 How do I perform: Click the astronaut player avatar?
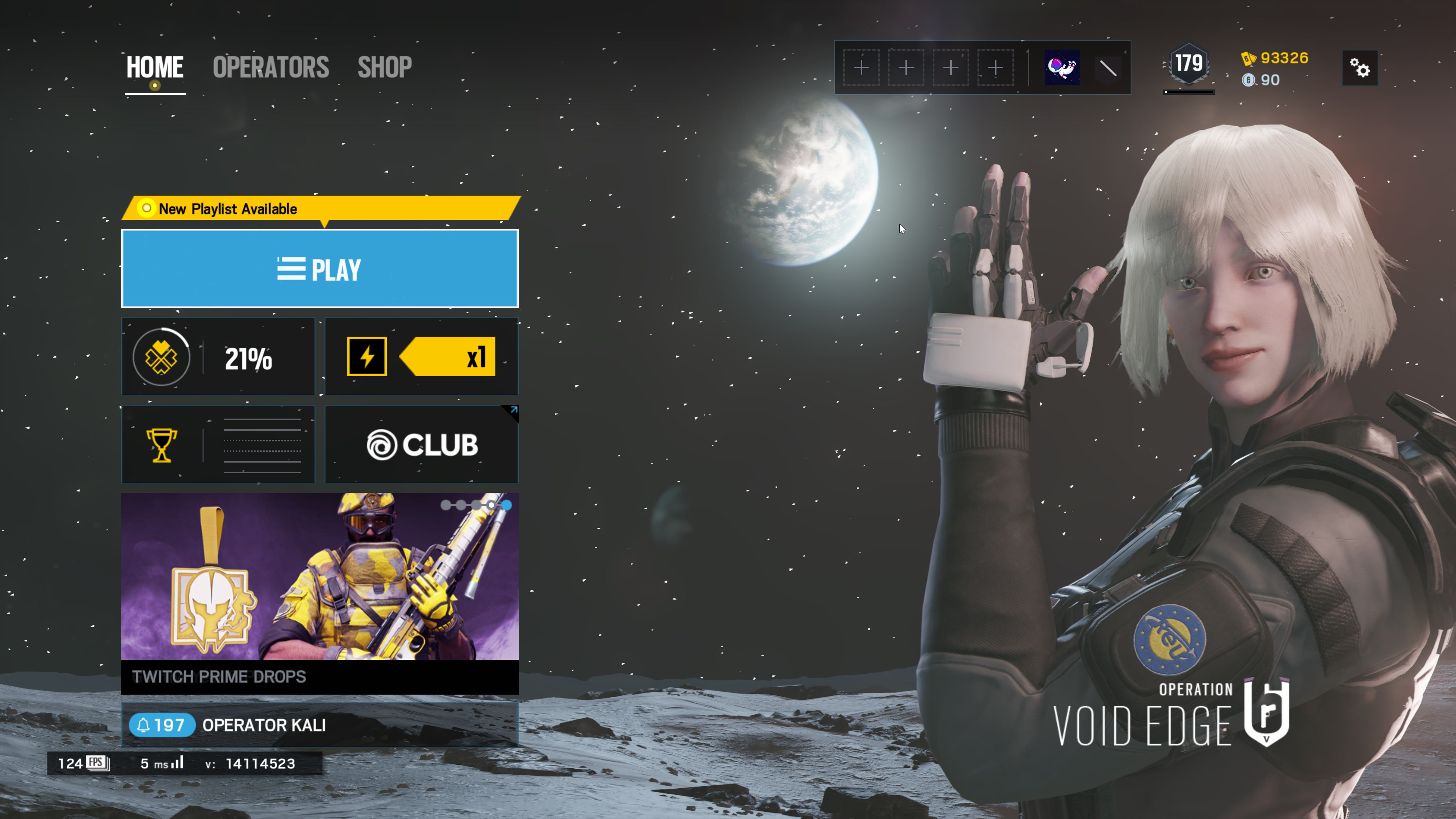coord(1062,68)
